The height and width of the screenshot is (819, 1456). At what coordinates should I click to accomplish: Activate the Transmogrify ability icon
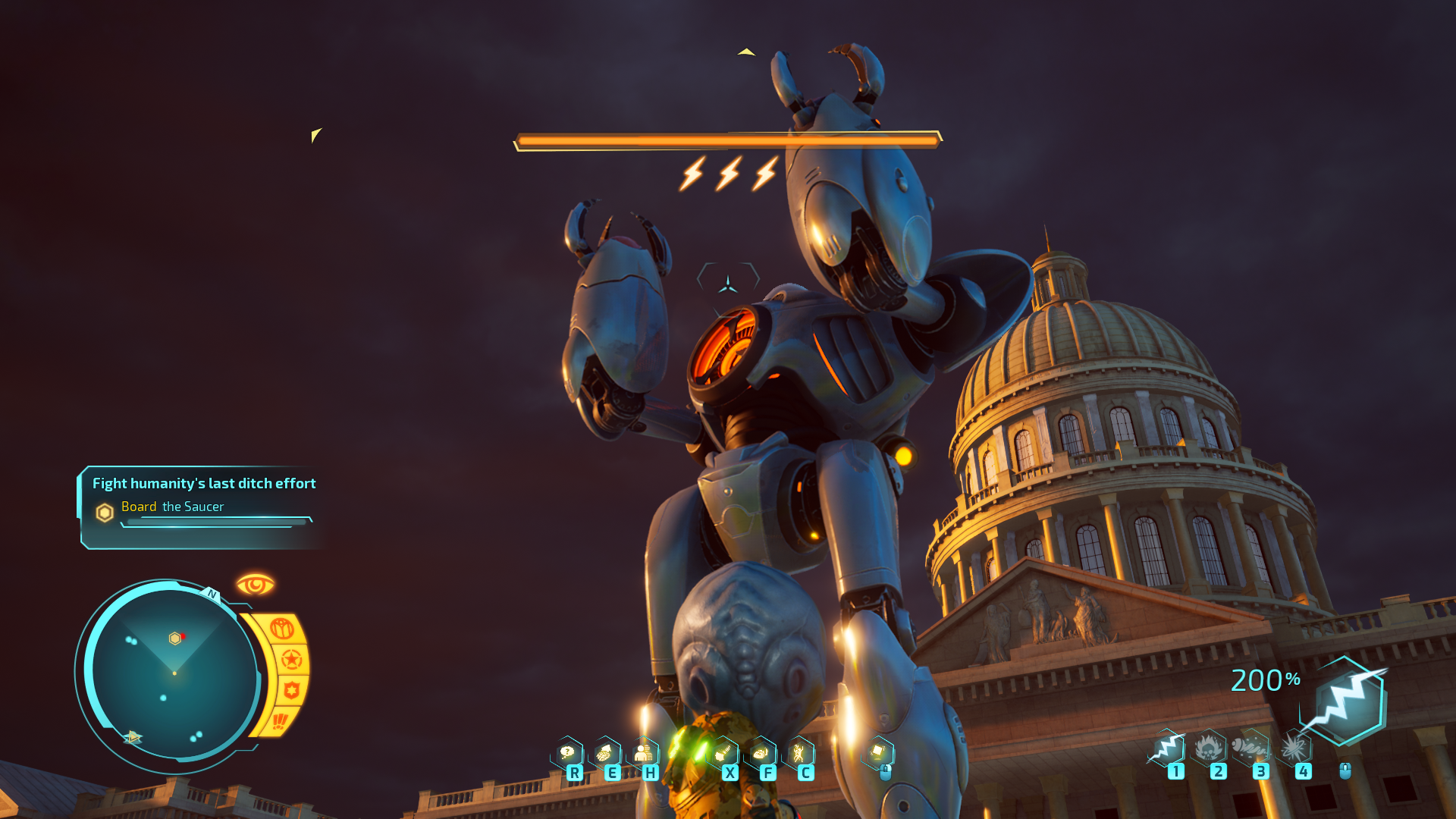pos(723,753)
